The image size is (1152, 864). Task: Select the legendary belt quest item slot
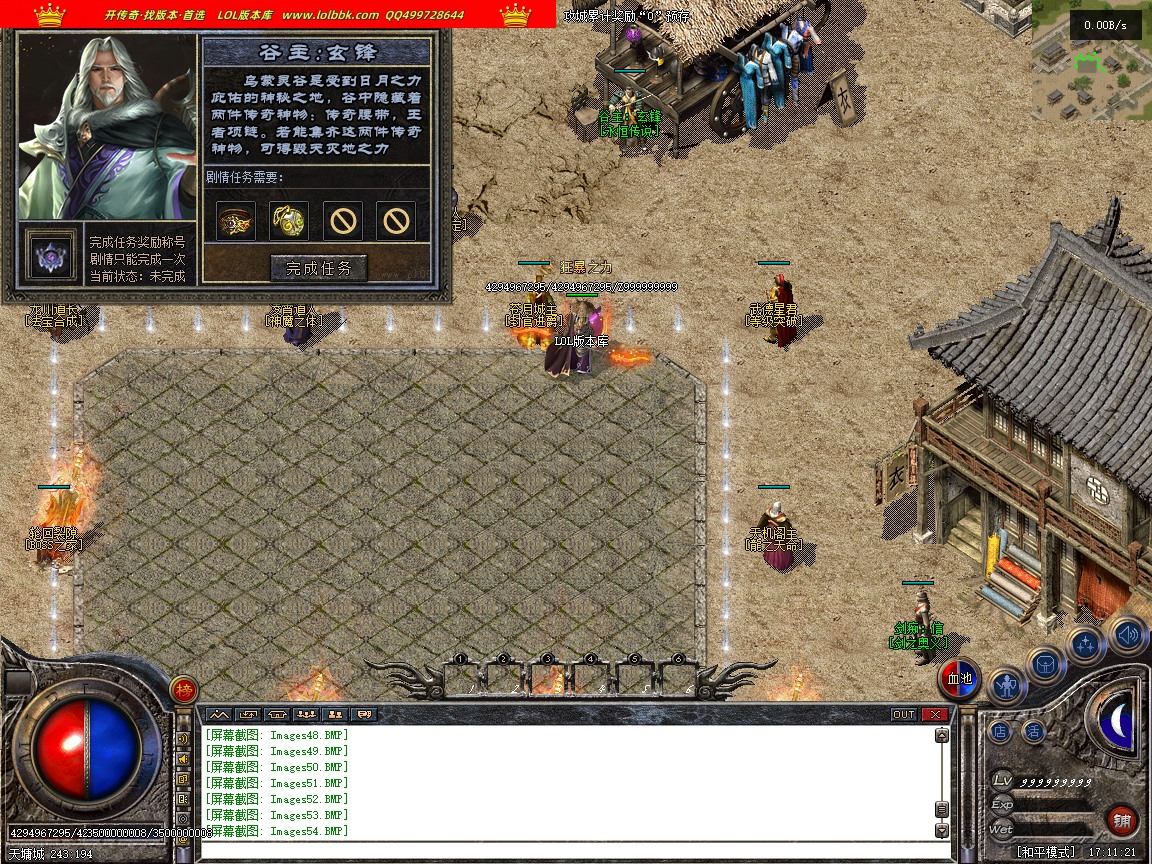point(236,221)
